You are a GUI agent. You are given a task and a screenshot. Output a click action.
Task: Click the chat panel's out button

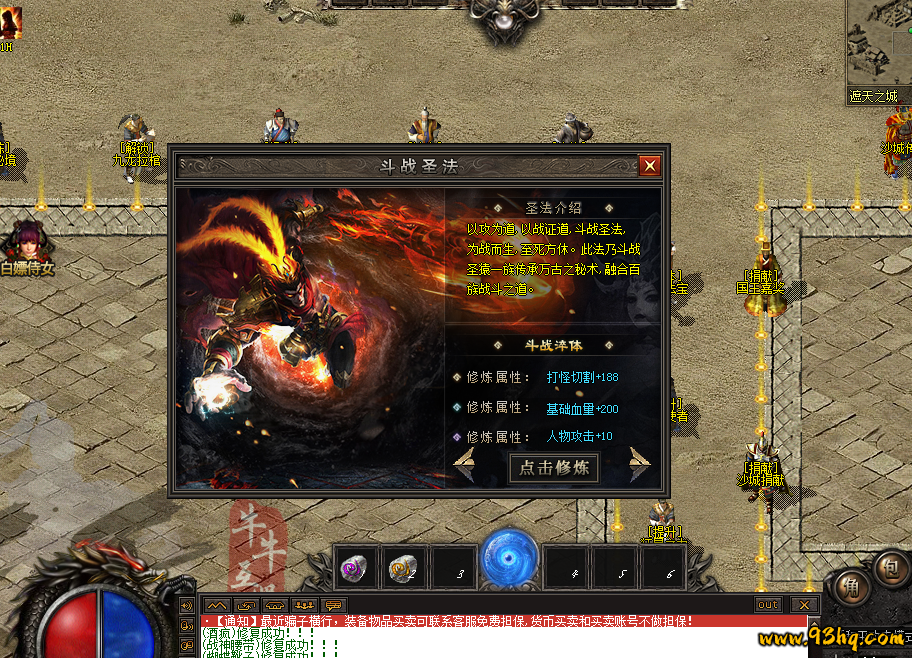point(768,605)
